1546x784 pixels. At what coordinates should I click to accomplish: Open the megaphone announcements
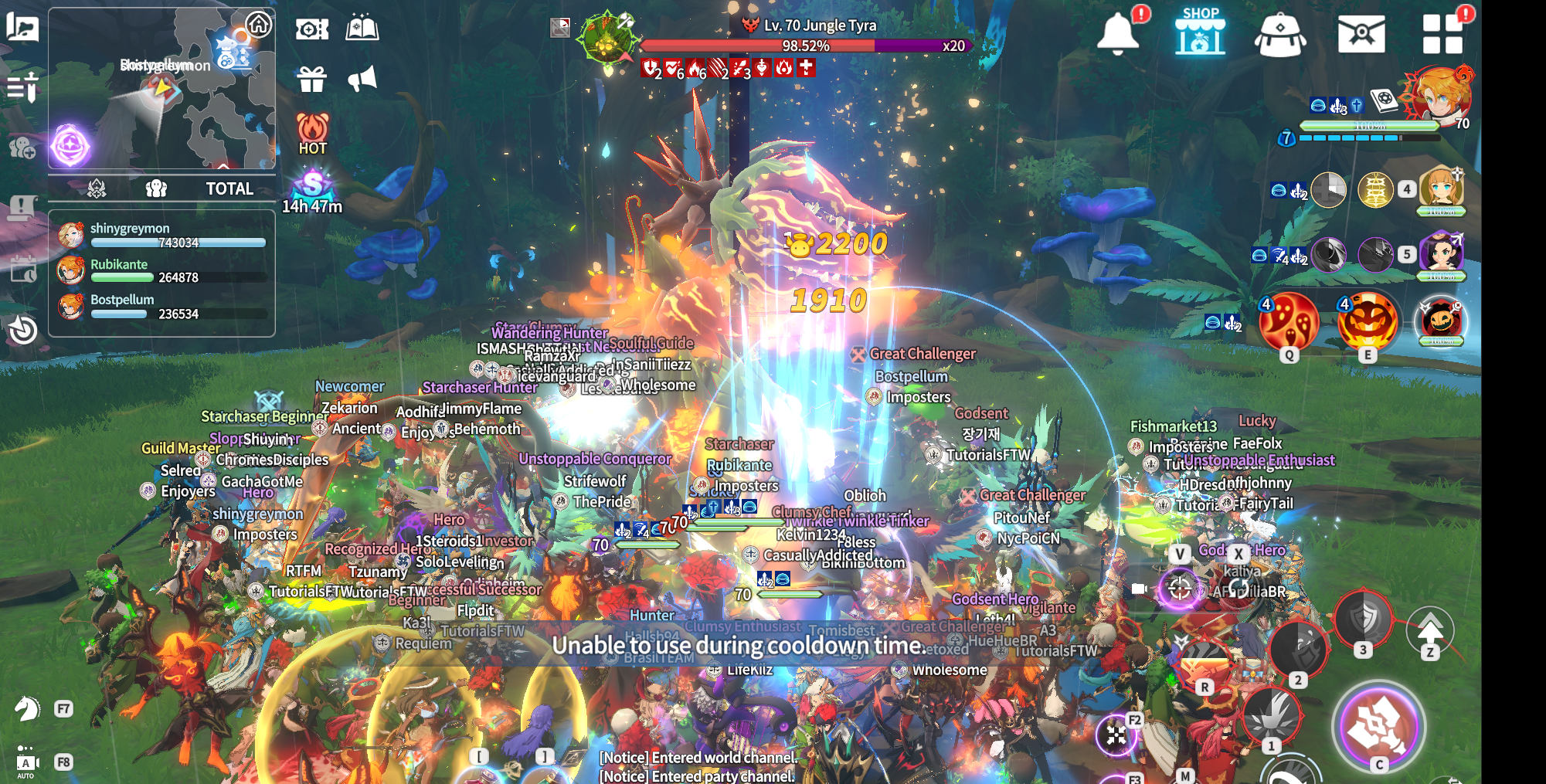[362, 79]
